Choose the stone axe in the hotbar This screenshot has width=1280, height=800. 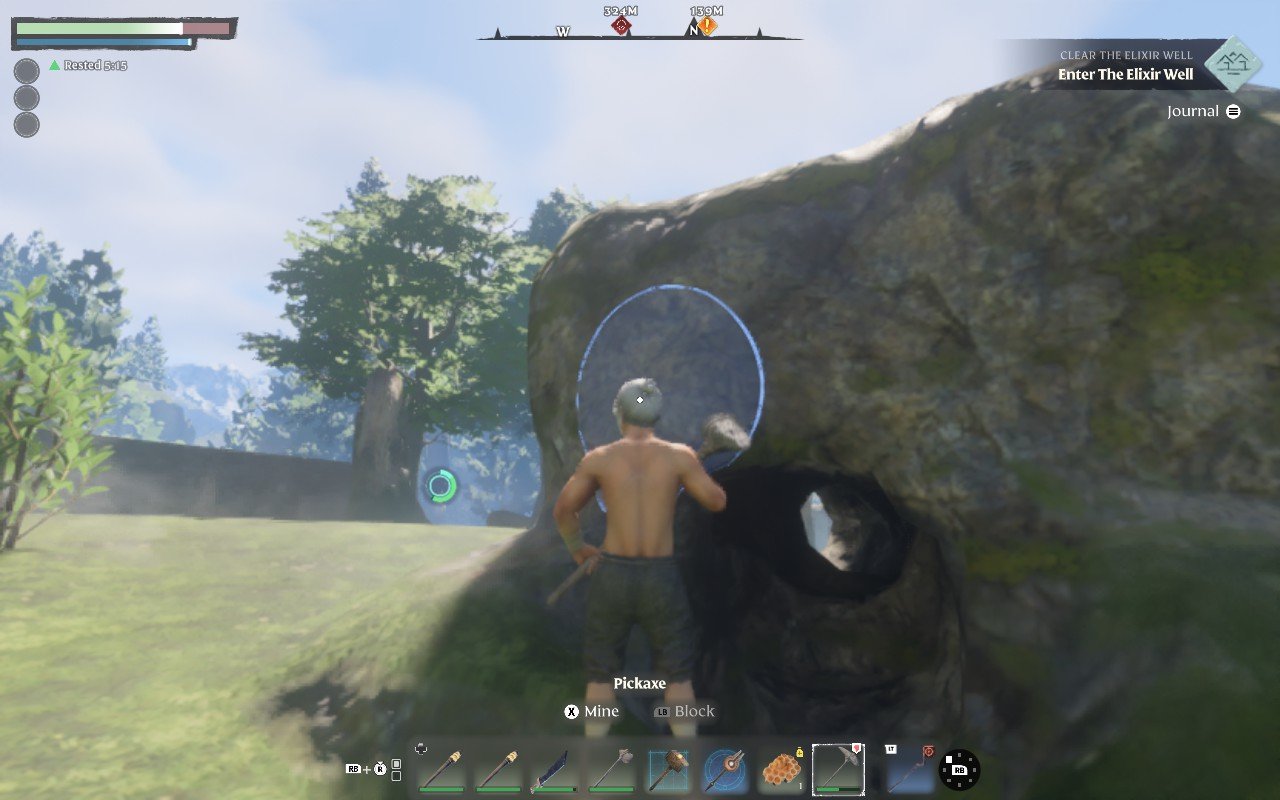click(x=611, y=770)
